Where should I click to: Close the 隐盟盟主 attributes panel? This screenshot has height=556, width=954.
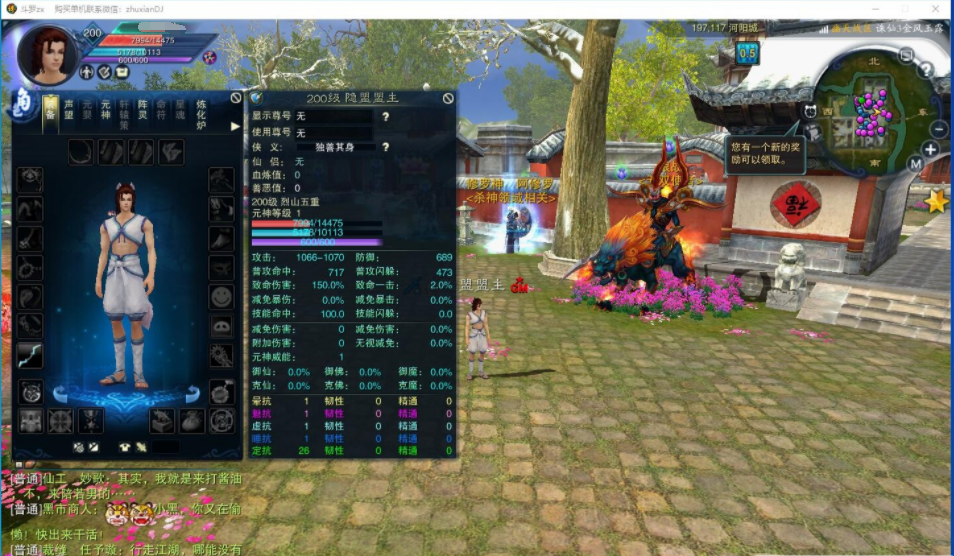click(x=448, y=98)
